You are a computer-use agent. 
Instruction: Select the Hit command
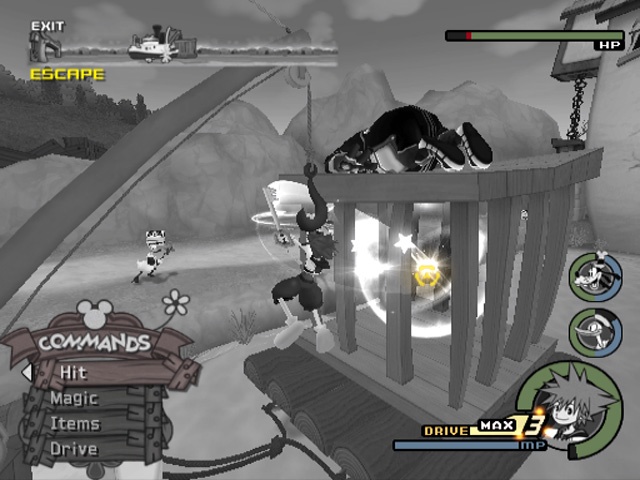pyautogui.click(x=74, y=372)
